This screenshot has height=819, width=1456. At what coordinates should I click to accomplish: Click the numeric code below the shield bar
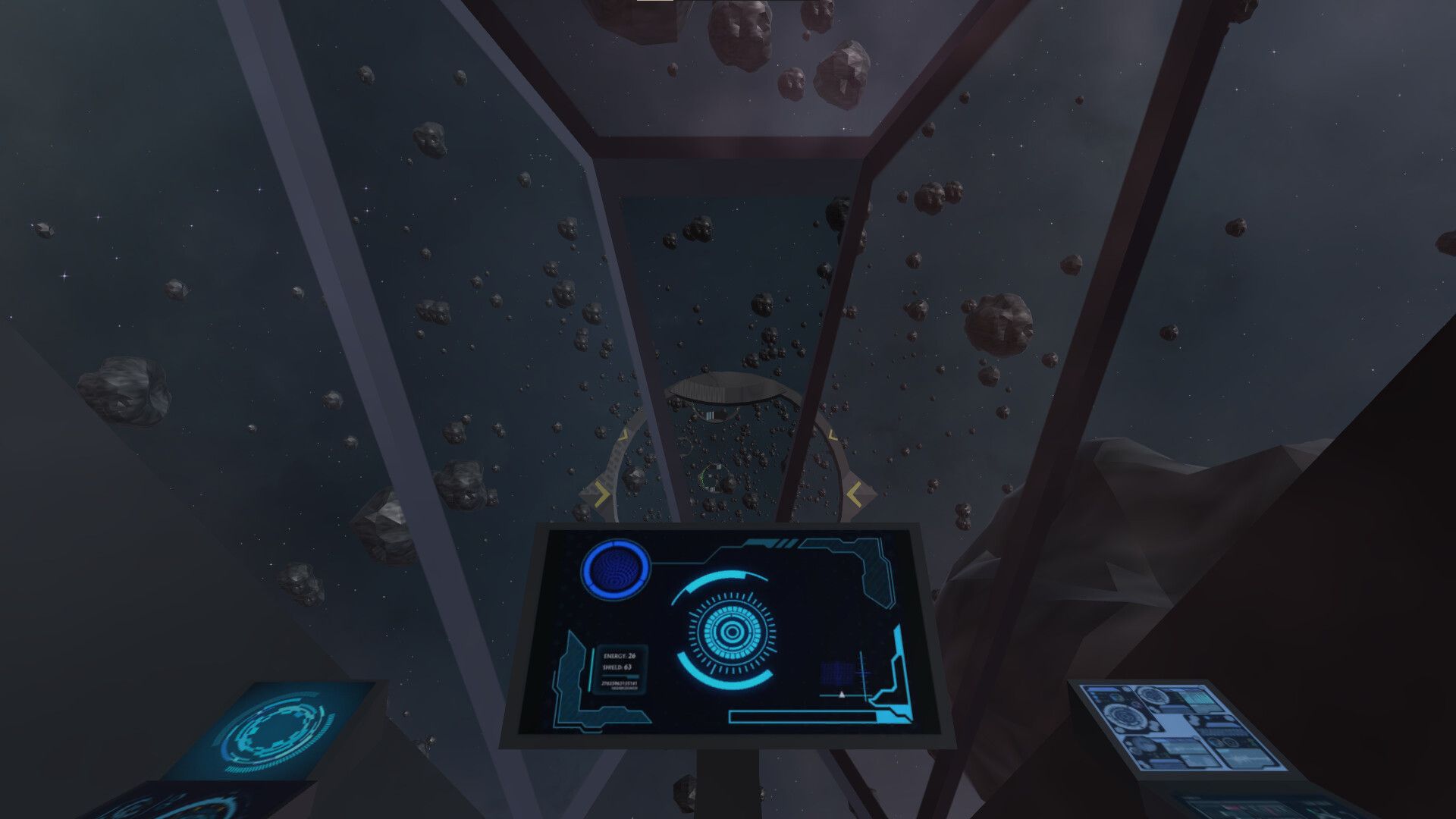pos(619,684)
